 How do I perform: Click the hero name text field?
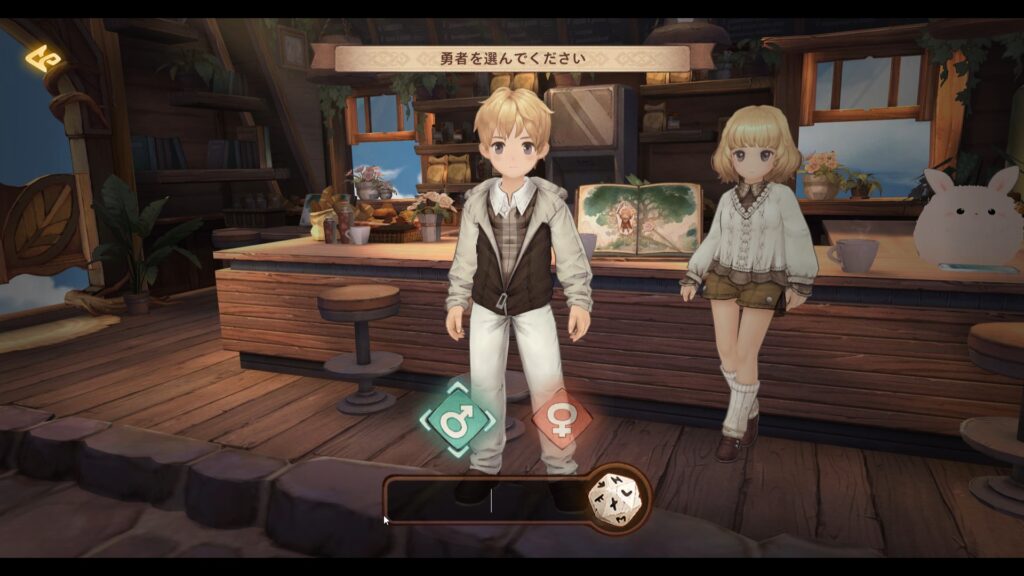pyautogui.click(x=488, y=500)
